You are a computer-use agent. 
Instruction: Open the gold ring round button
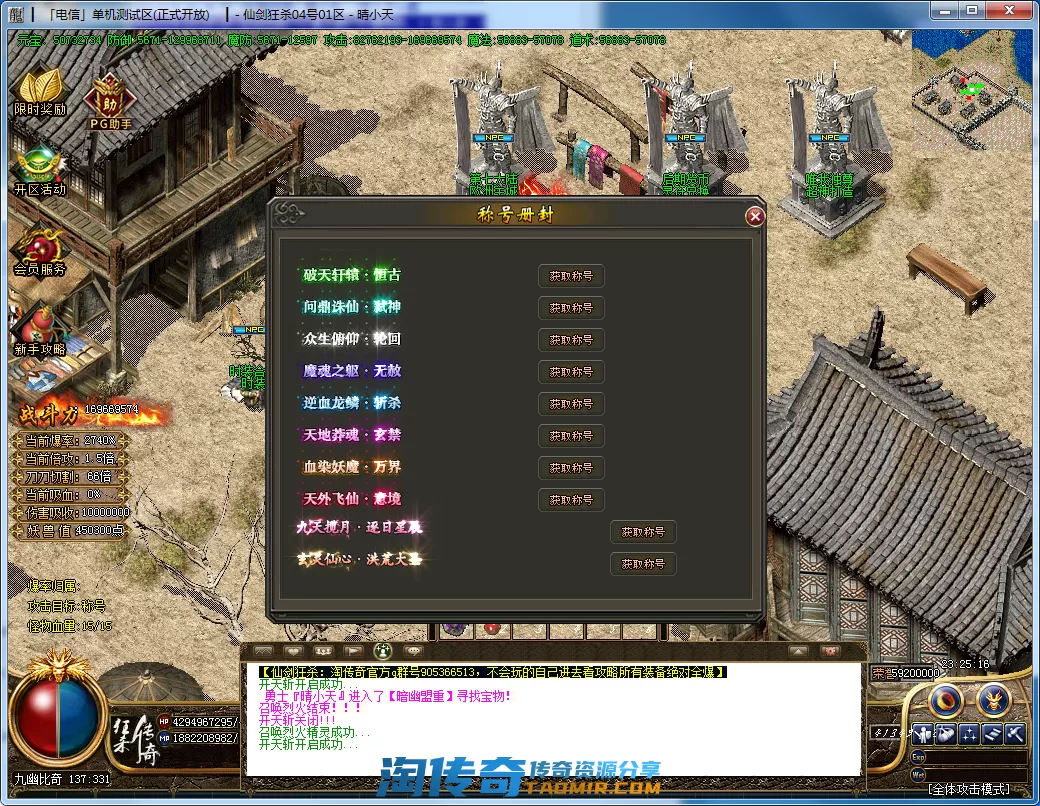coord(945,700)
